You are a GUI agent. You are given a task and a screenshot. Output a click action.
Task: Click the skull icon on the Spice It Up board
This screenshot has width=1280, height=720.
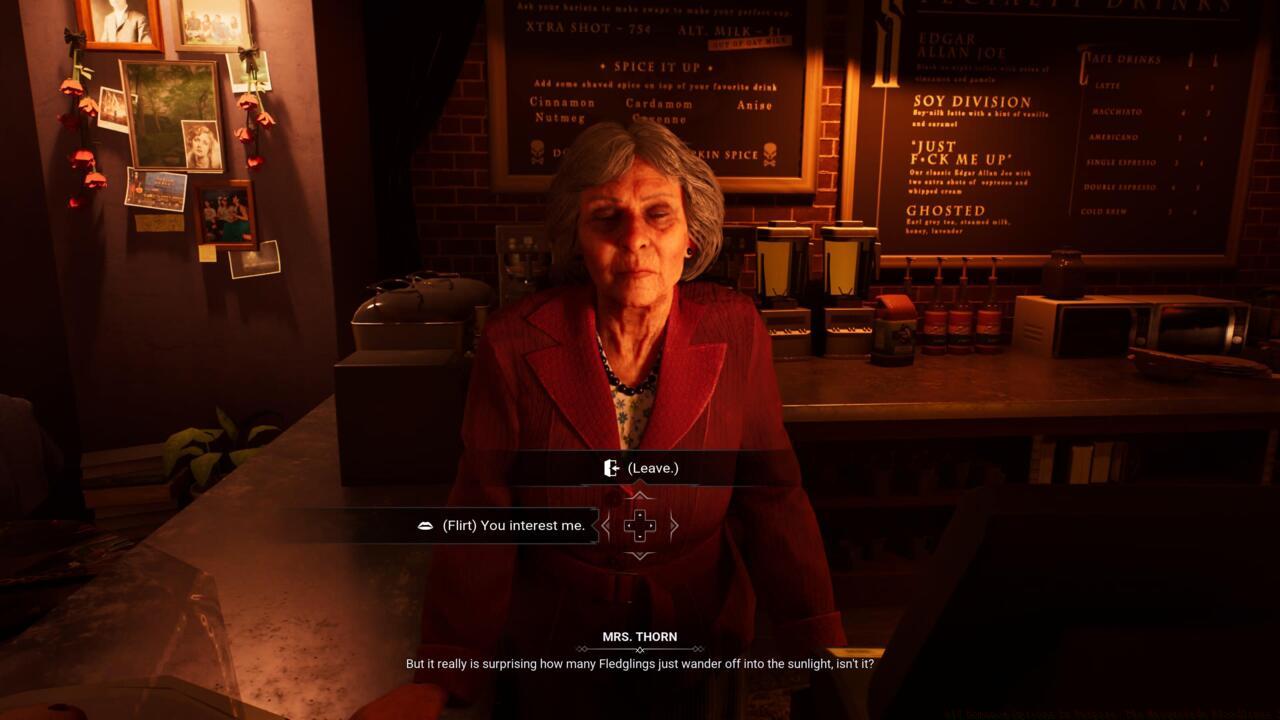pyautogui.click(x=538, y=152)
